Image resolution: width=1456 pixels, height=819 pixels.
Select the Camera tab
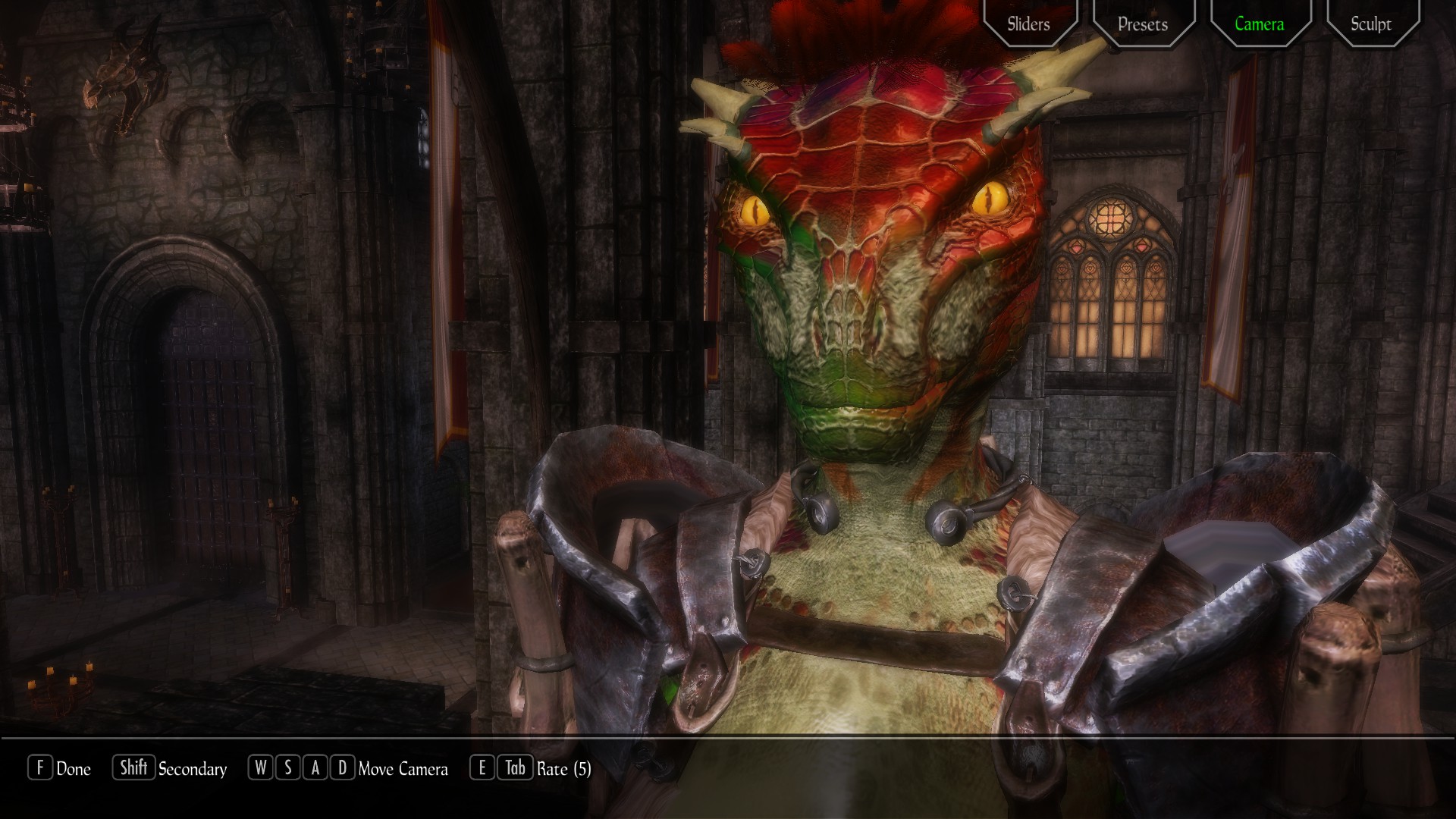[1259, 24]
